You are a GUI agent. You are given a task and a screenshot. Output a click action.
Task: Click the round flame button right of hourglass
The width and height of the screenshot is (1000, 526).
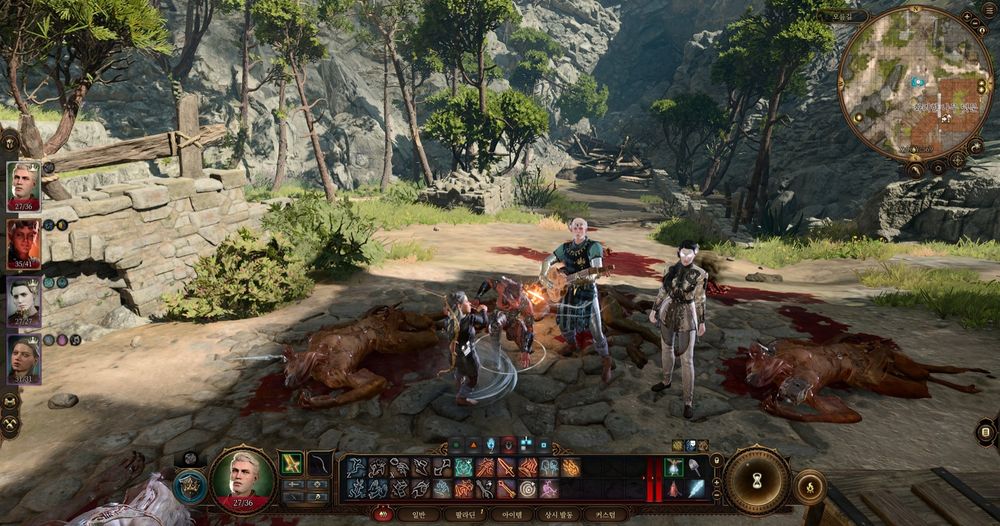(808, 487)
